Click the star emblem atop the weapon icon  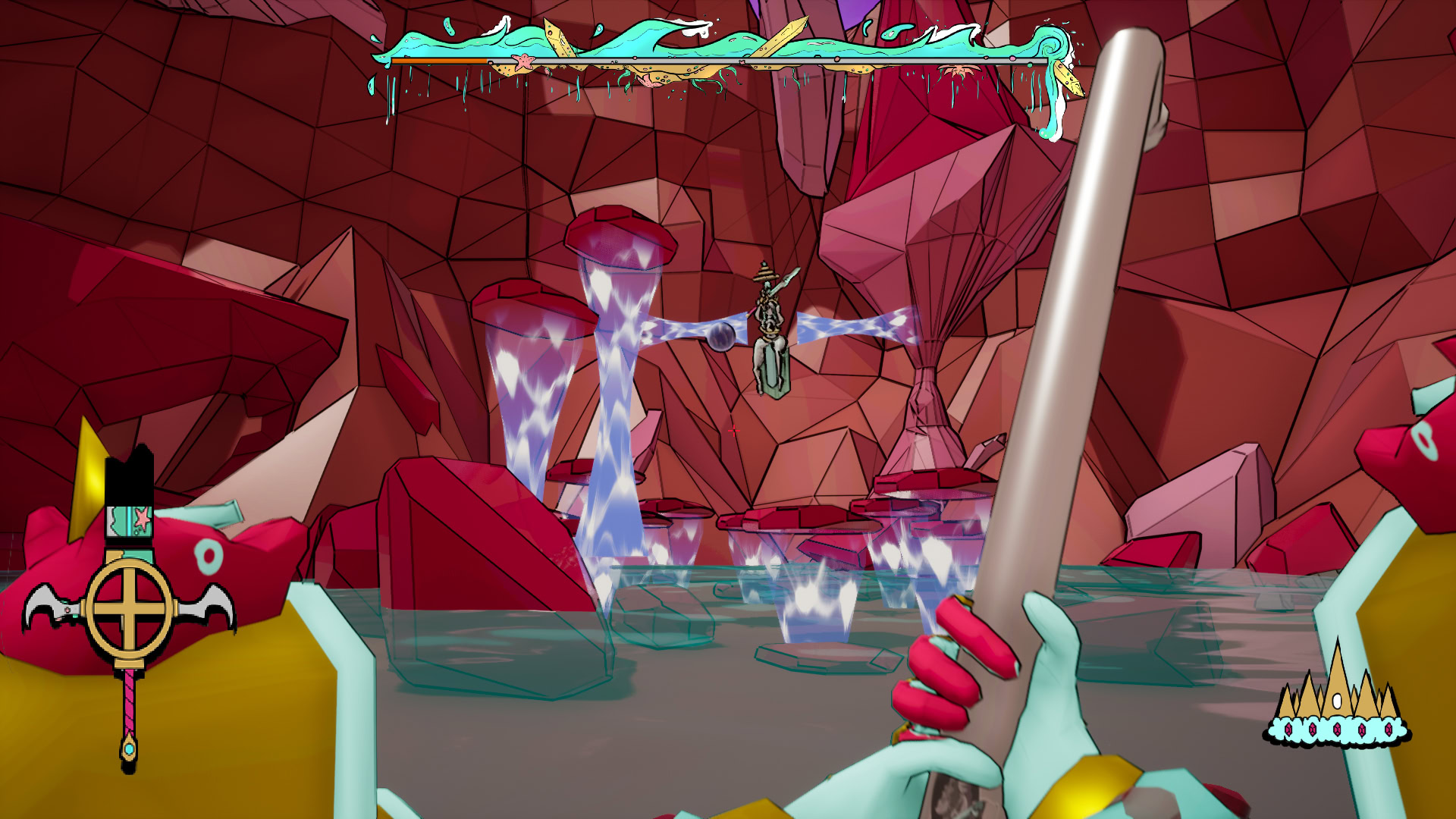coord(141,519)
